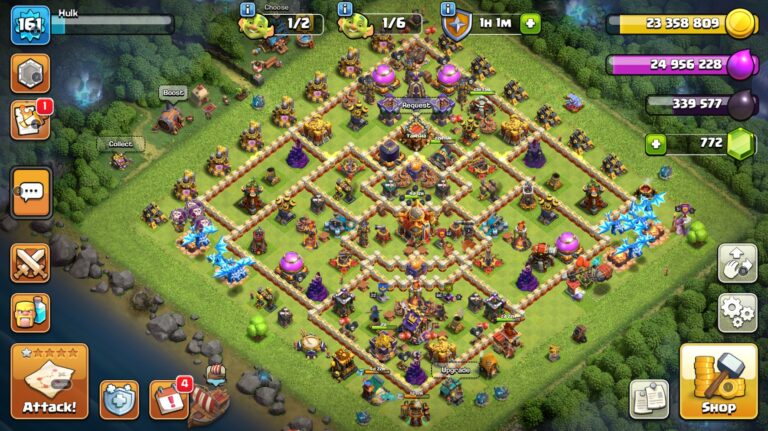Open the army barbarian icon
The image size is (768, 431).
click(30, 312)
